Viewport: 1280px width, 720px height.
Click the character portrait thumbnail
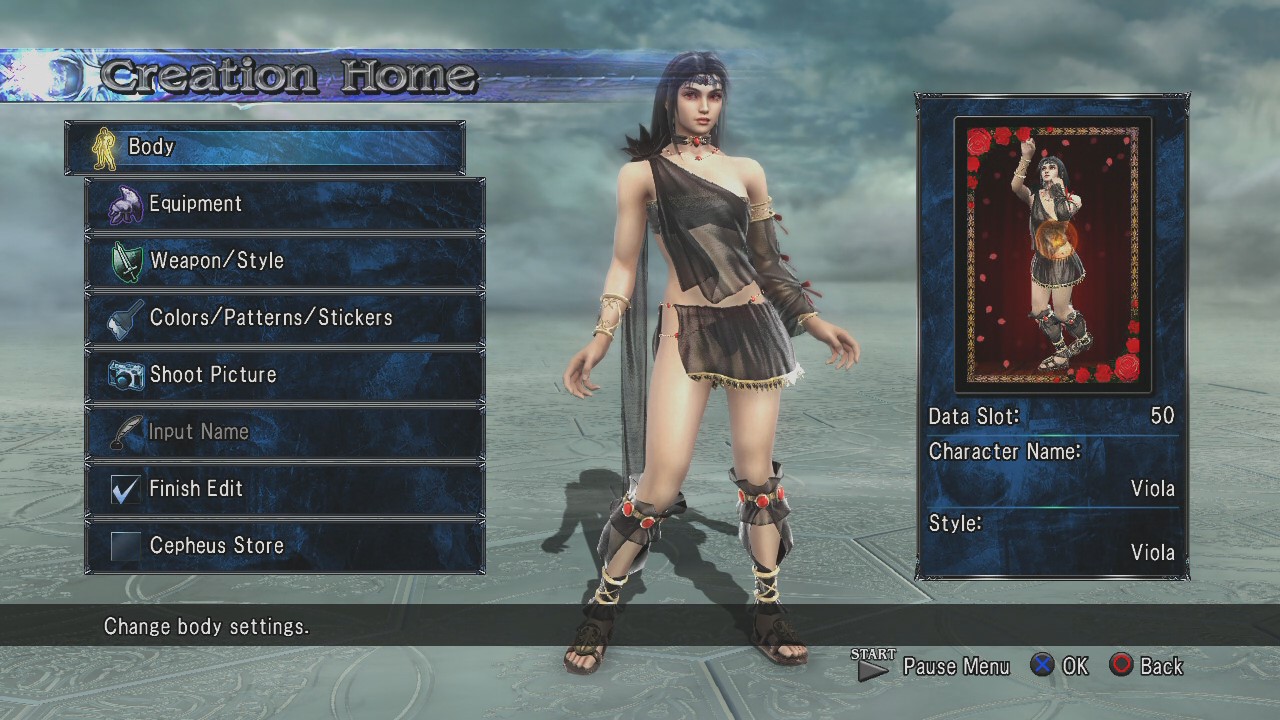coord(1052,255)
